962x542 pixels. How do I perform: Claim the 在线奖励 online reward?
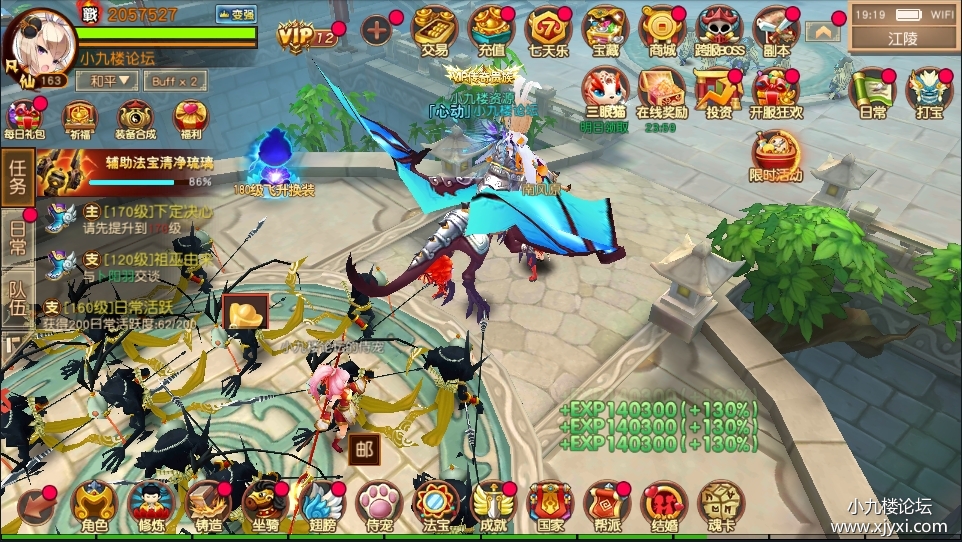tap(661, 95)
